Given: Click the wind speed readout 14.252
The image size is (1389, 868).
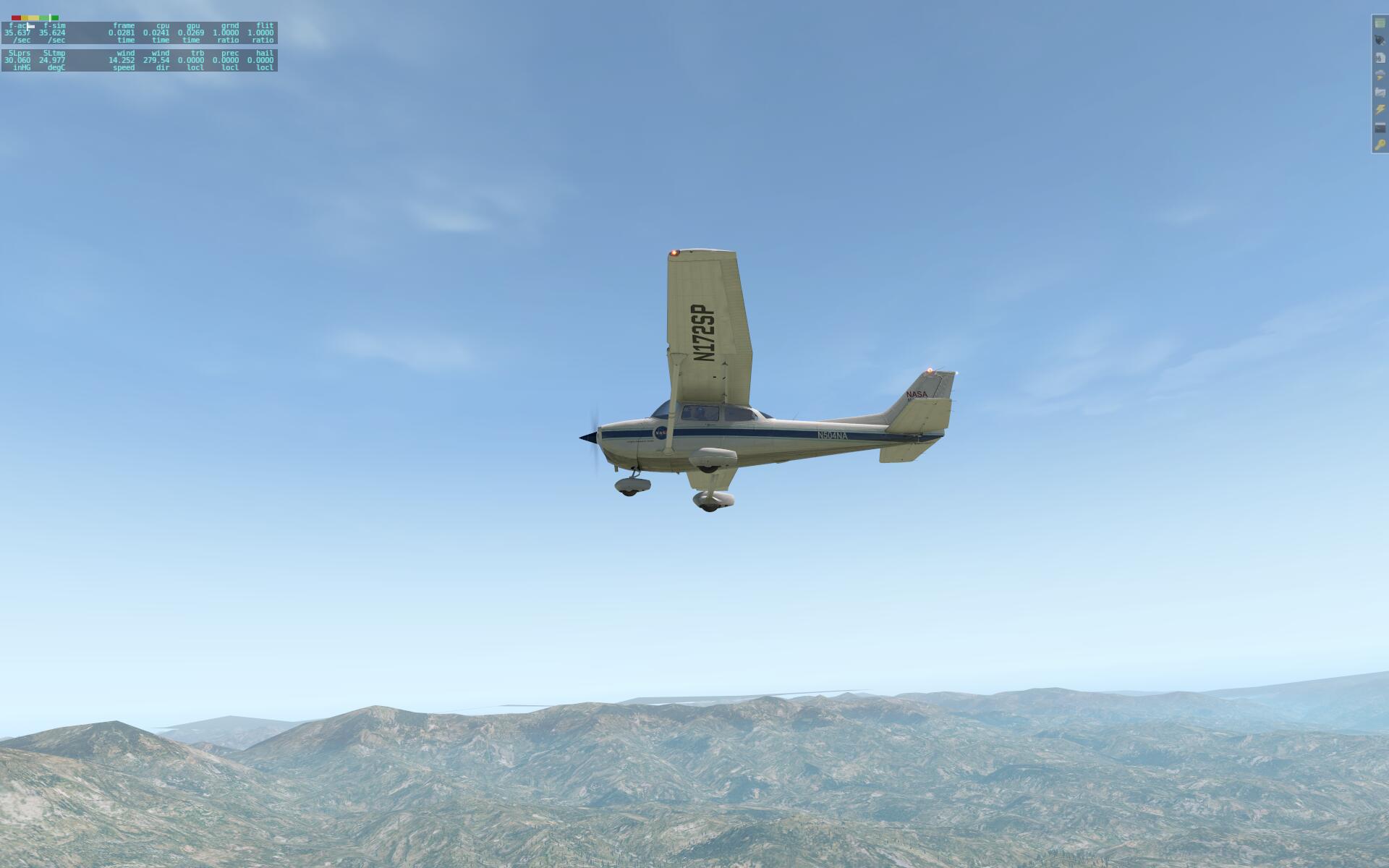Looking at the screenshot, I should [123, 59].
